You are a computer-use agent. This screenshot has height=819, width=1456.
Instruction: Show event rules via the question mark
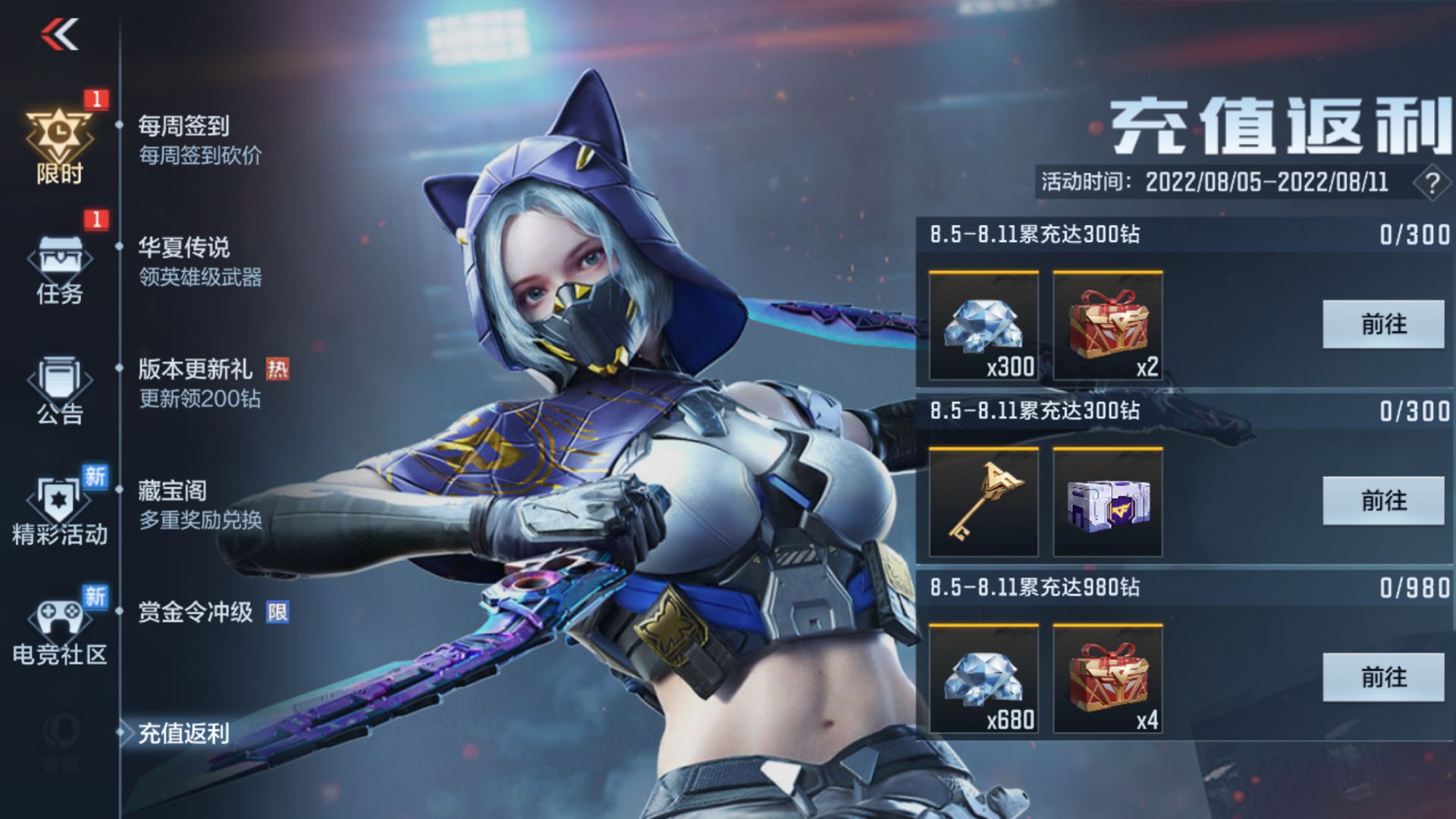point(1432,184)
